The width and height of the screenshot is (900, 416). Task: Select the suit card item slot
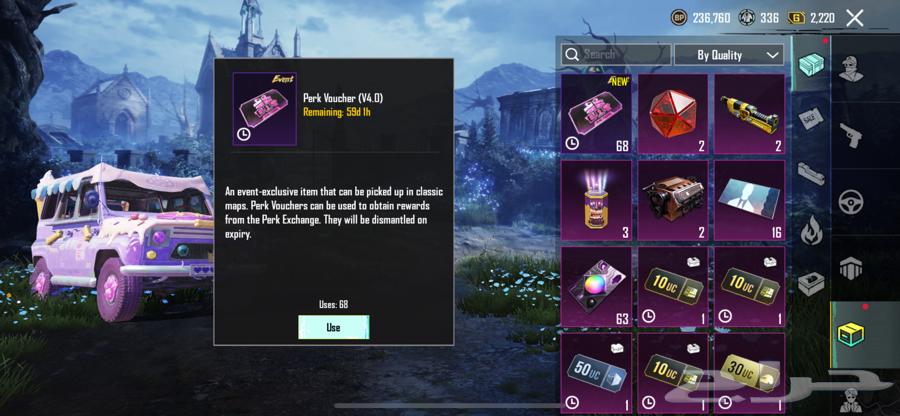coord(749,200)
